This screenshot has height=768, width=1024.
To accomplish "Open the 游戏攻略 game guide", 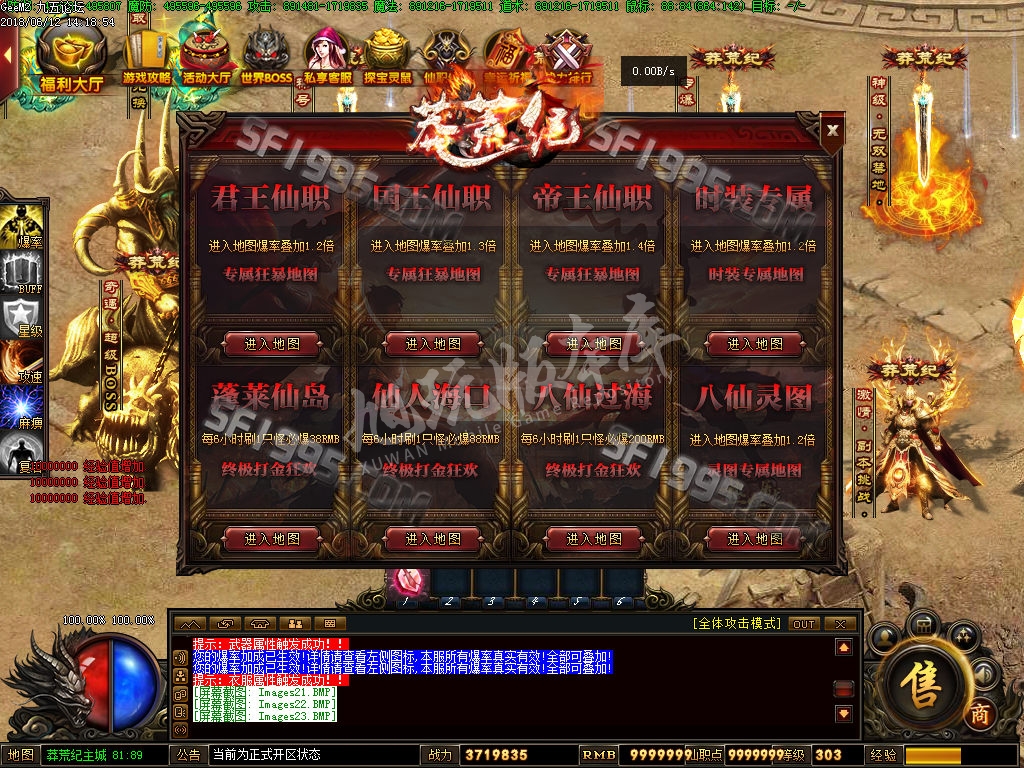I will point(147,58).
